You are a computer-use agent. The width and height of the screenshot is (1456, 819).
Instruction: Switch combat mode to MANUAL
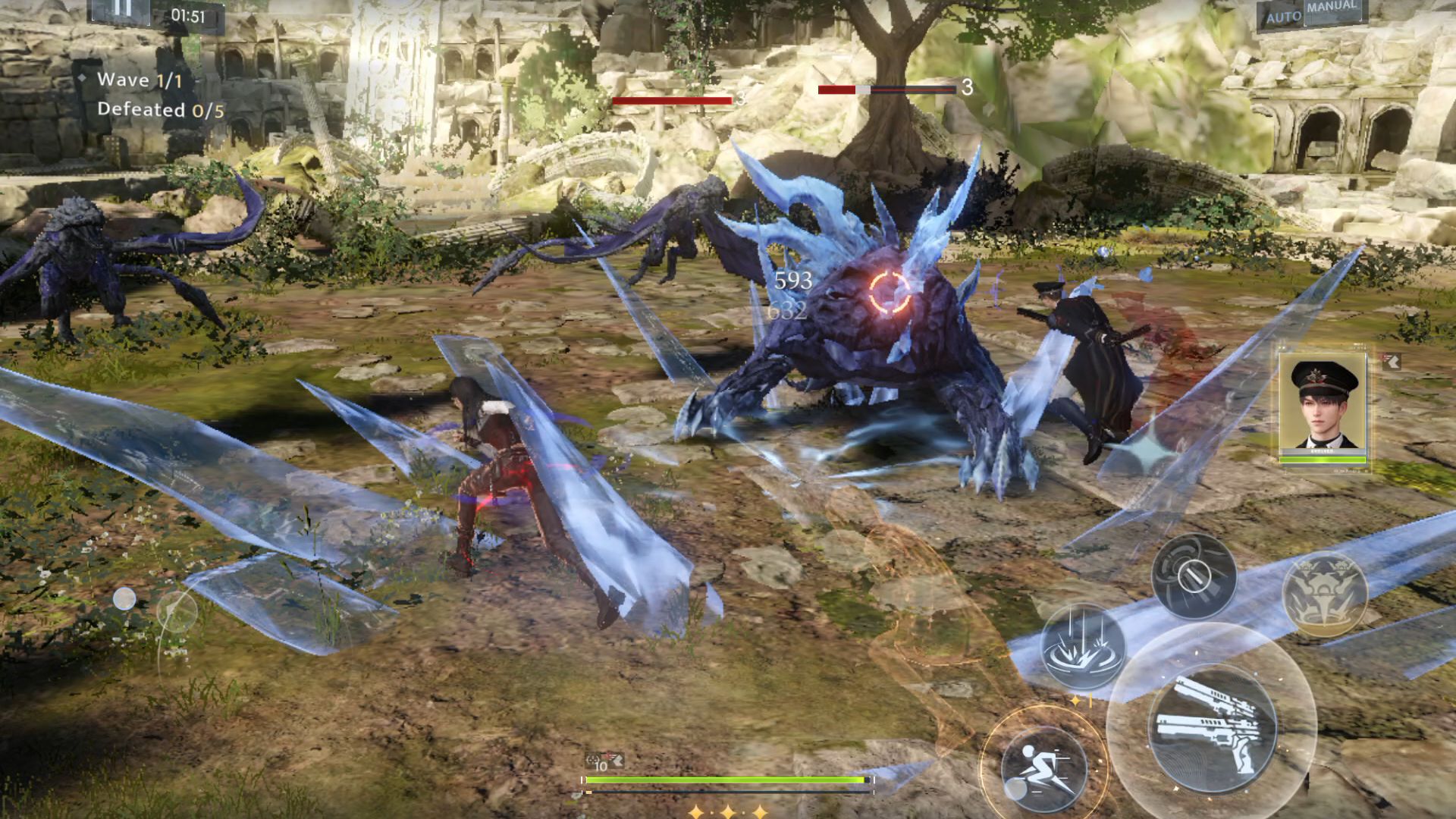1331,9
